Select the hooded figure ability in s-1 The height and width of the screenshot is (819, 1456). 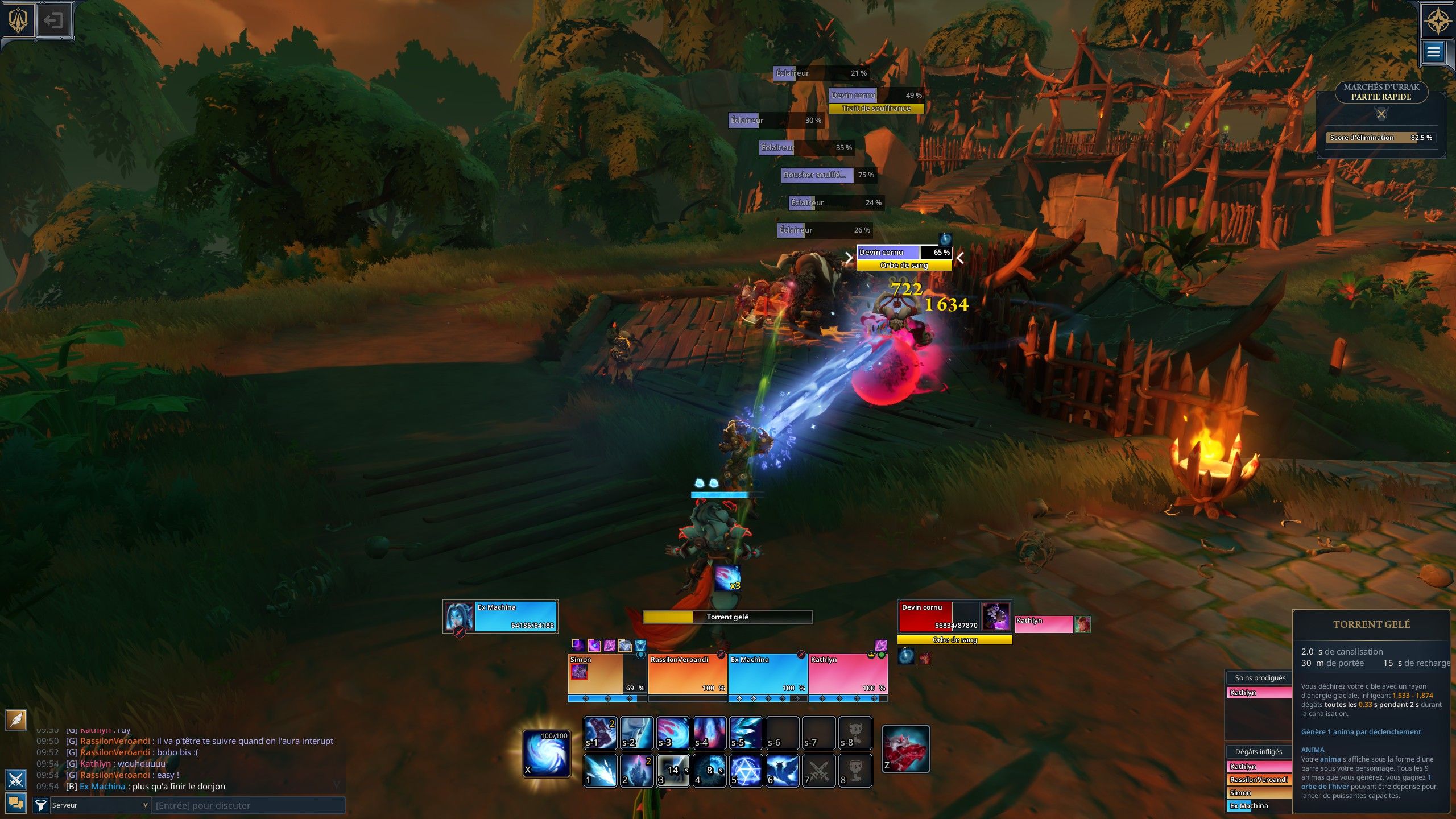point(601,733)
